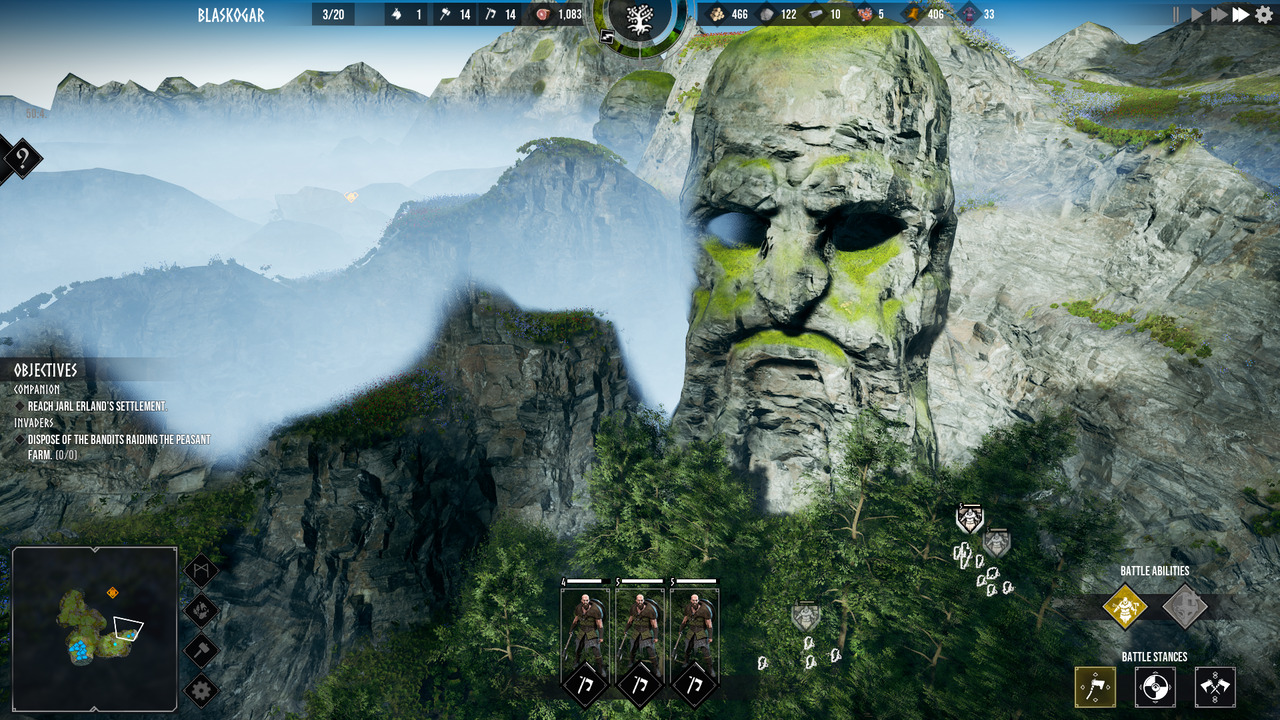Open the question mark help button
This screenshot has width=1280, height=720.
coord(22,158)
